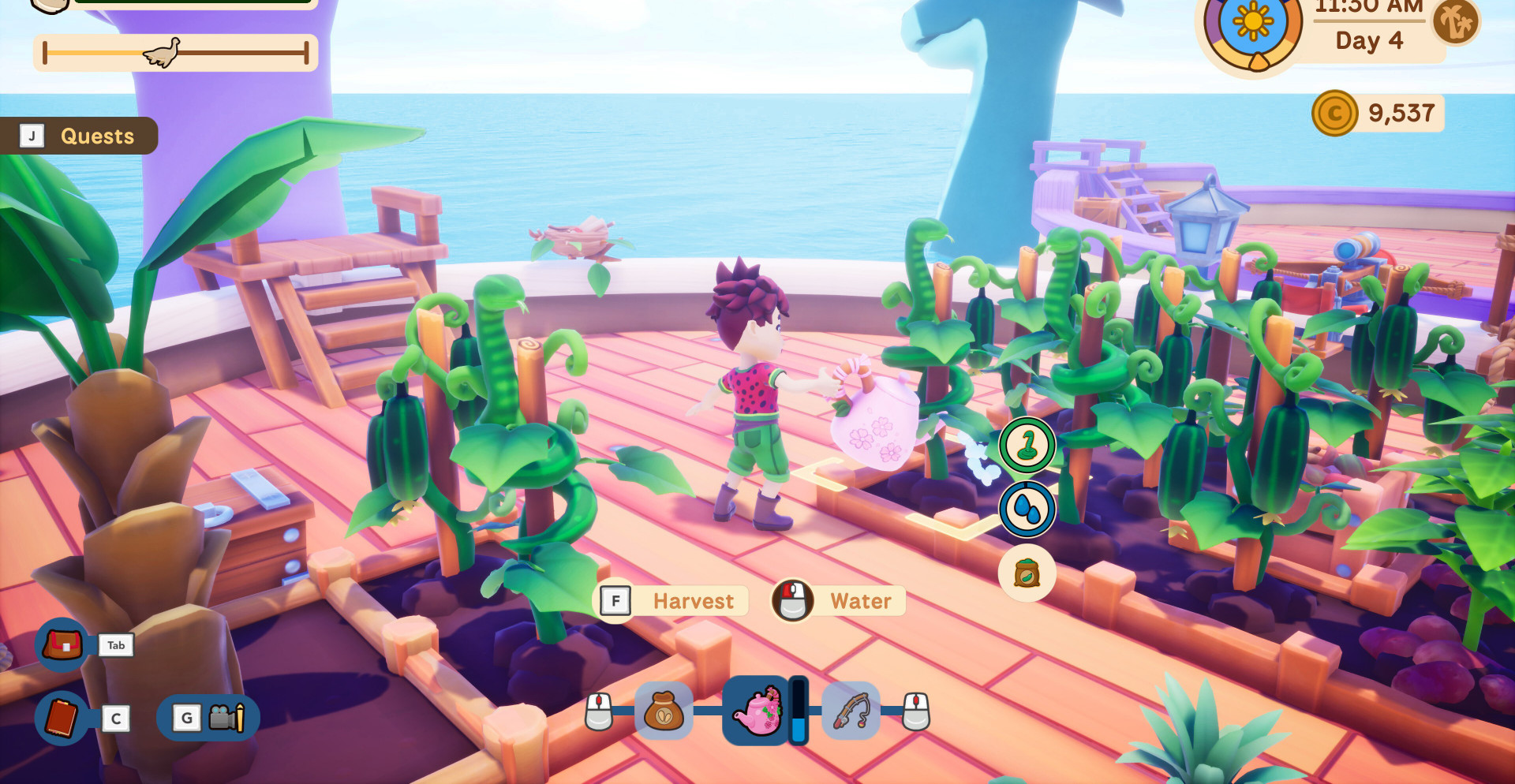1515x784 pixels.
Task: Select the fishing rod hotbar slot
Action: (851, 711)
